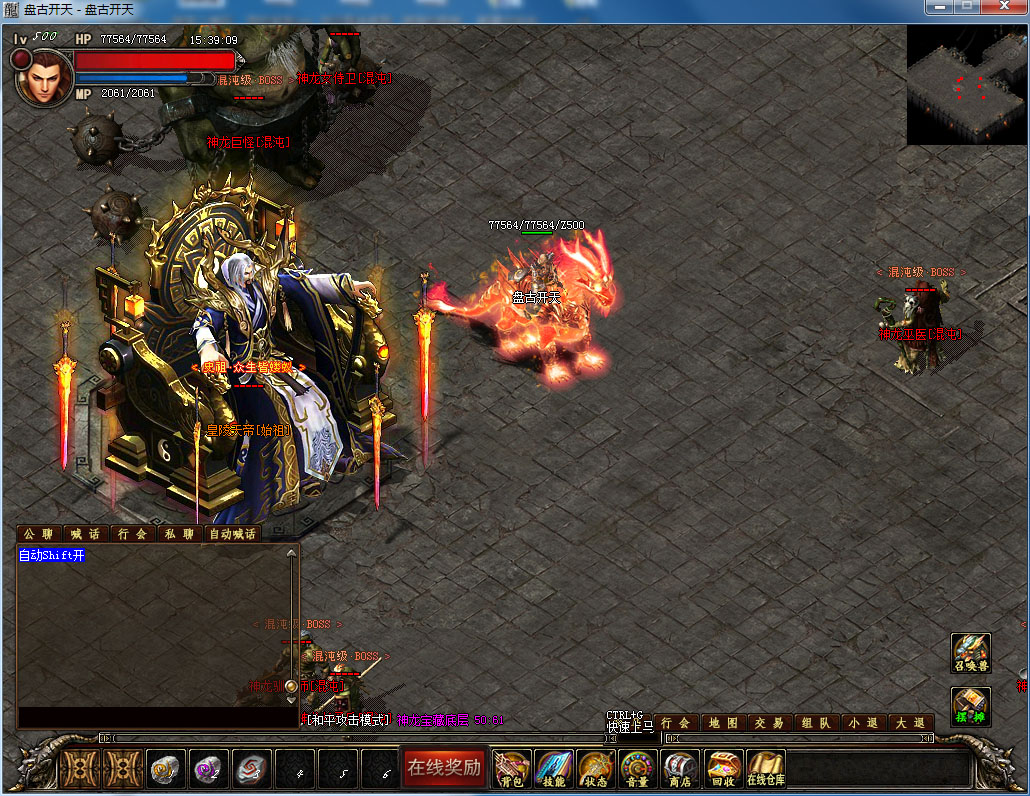Screen dimensions: 1030x796
Task: Claim the 在线奖励 online reward
Action: coord(444,768)
